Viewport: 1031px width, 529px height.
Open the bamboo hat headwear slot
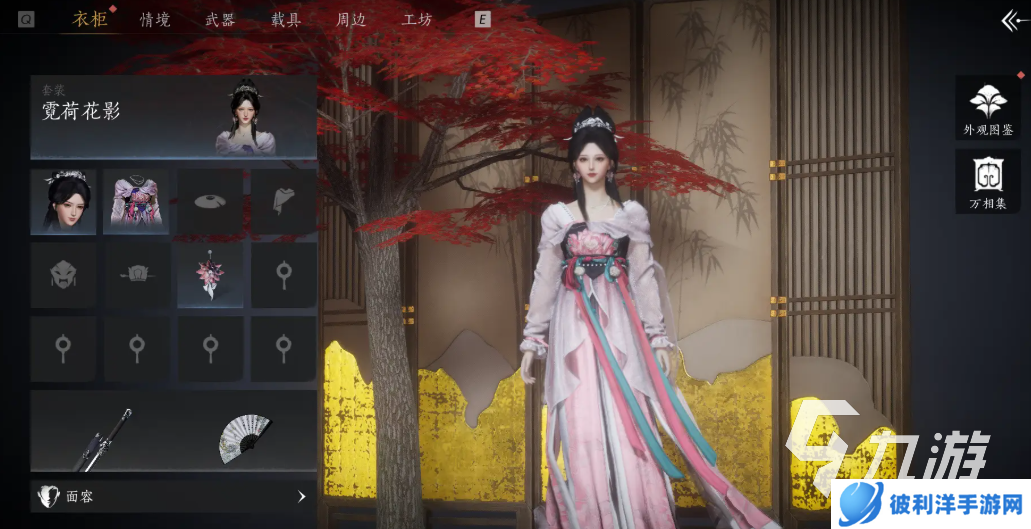click(x=210, y=201)
